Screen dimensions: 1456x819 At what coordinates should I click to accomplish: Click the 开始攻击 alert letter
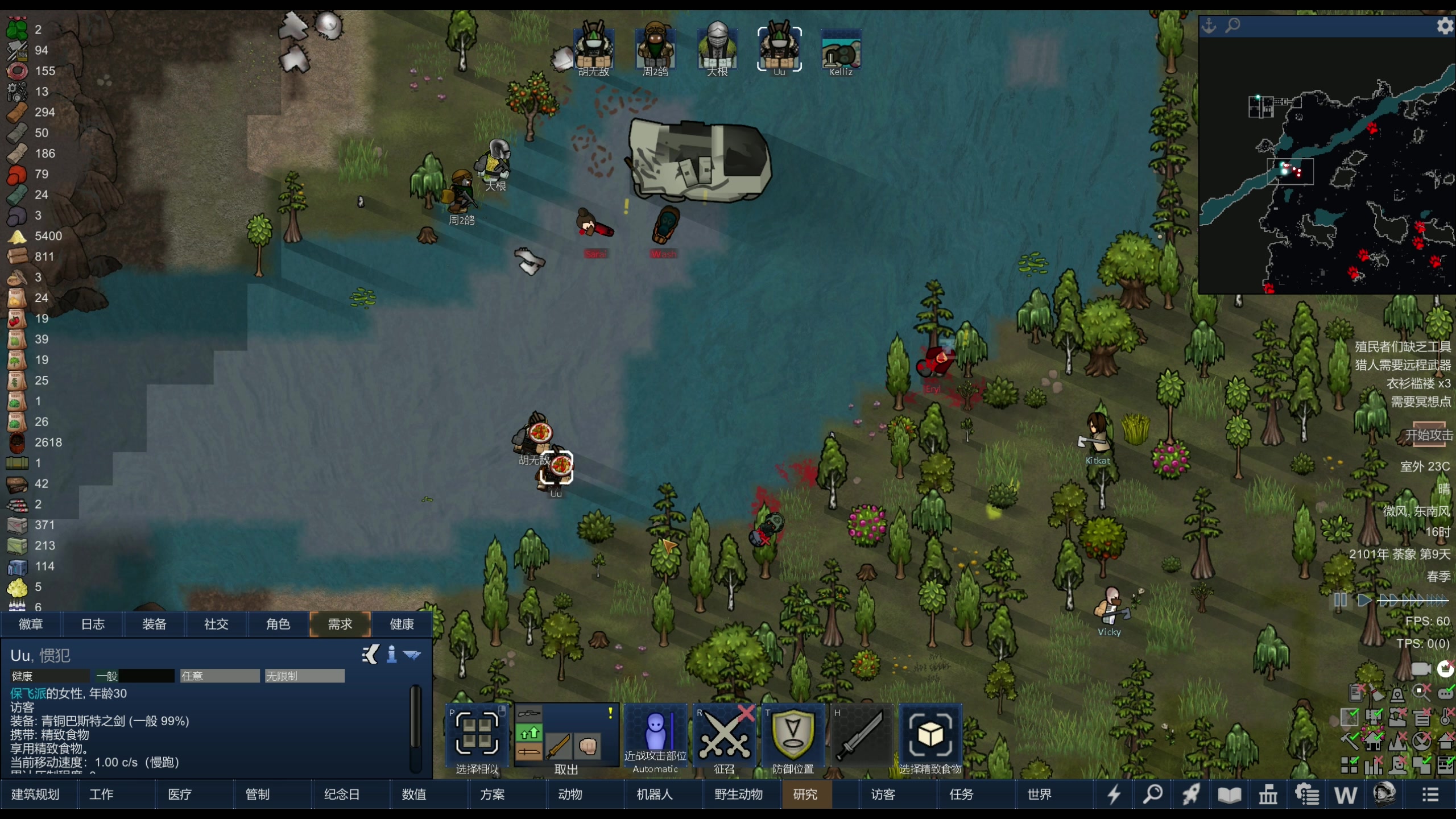1428,435
